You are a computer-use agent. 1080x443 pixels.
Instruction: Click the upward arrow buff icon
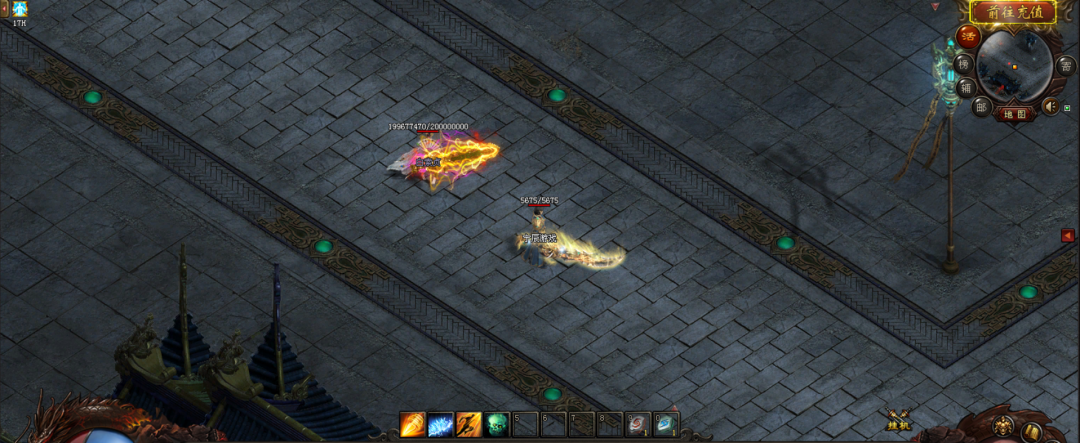[19, 9]
